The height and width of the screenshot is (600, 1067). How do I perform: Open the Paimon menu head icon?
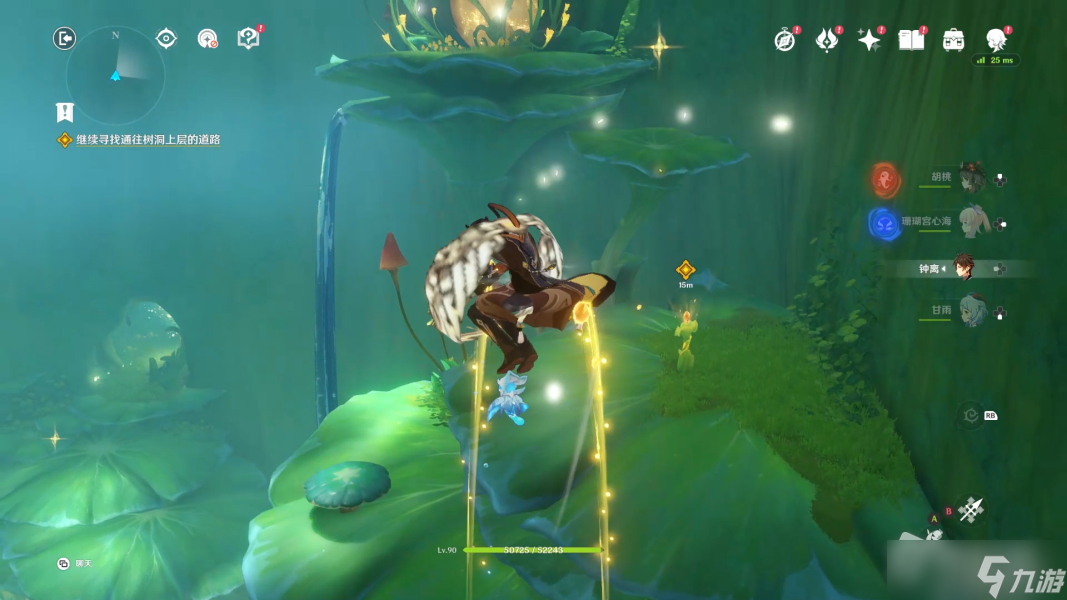[x=996, y=40]
